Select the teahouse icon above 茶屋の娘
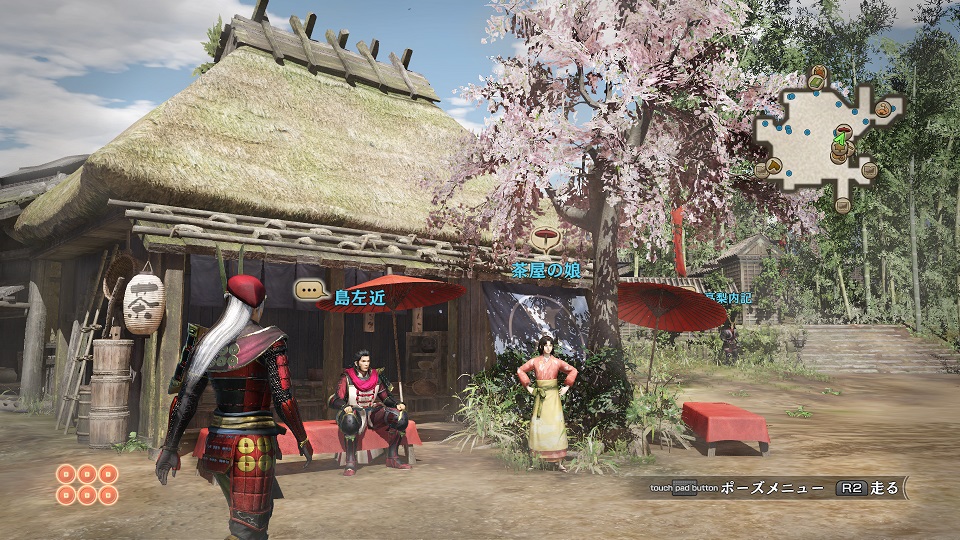The width and height of the screenshot is (960, 540). (545, 240)
